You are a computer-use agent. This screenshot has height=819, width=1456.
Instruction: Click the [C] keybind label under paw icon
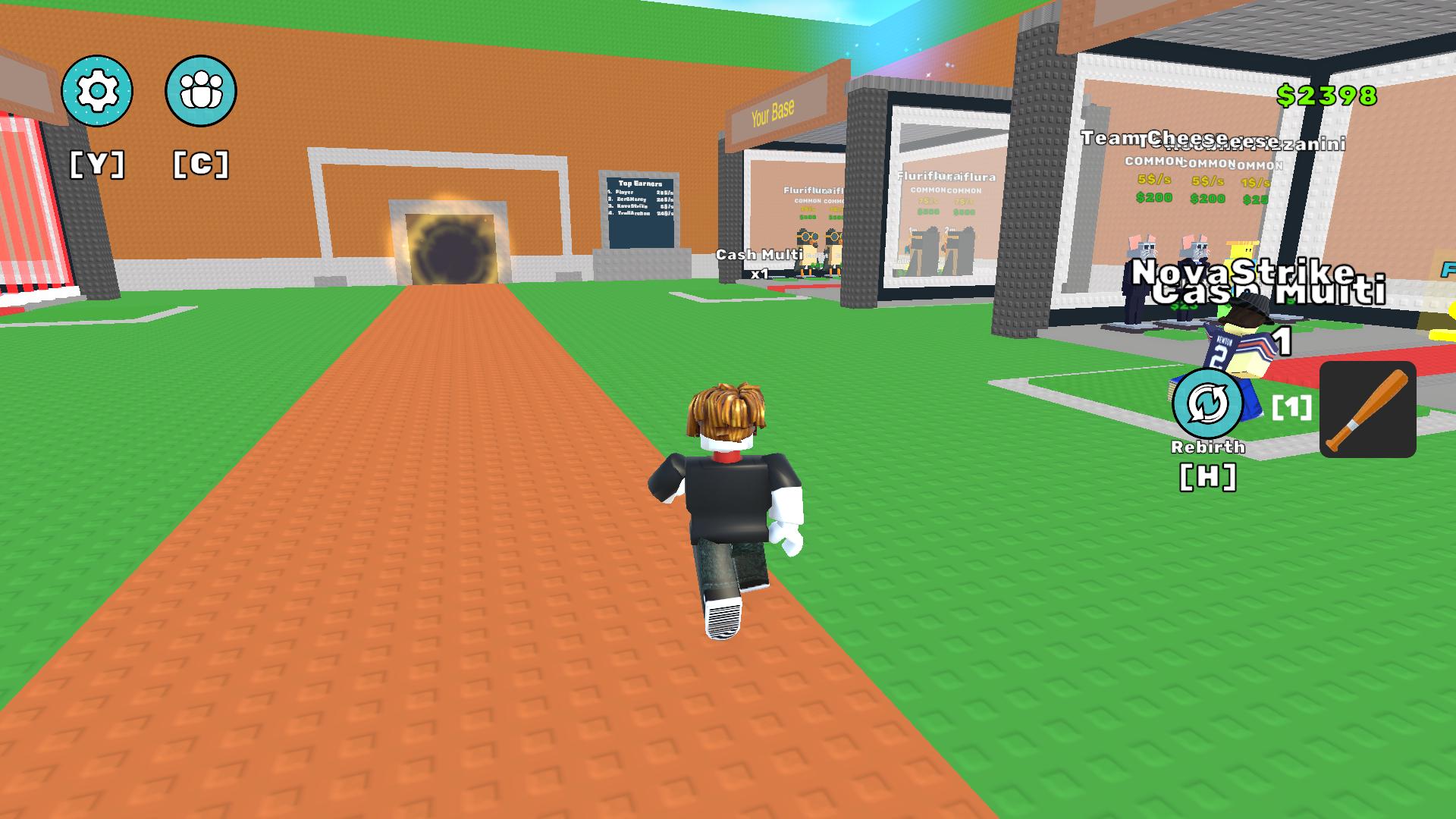[x=199, y=161]
